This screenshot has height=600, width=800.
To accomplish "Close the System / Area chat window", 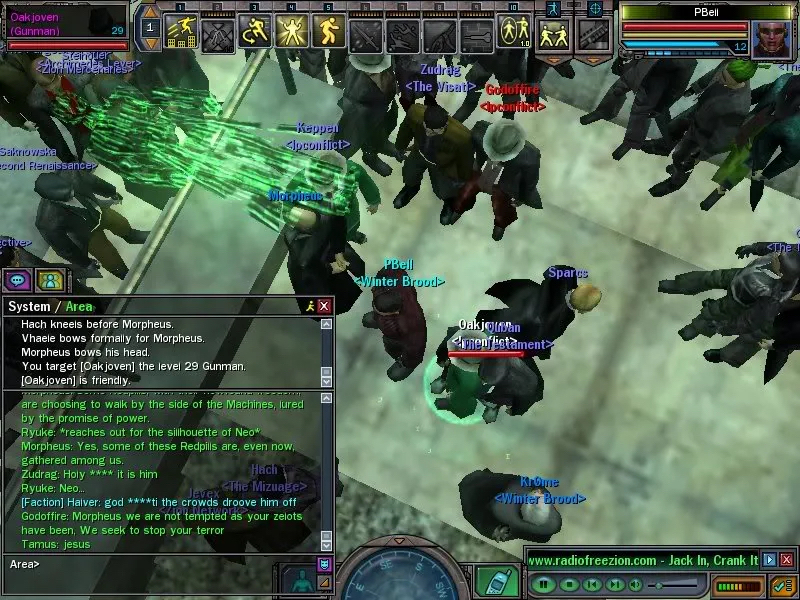I will (x=324, y=306).
